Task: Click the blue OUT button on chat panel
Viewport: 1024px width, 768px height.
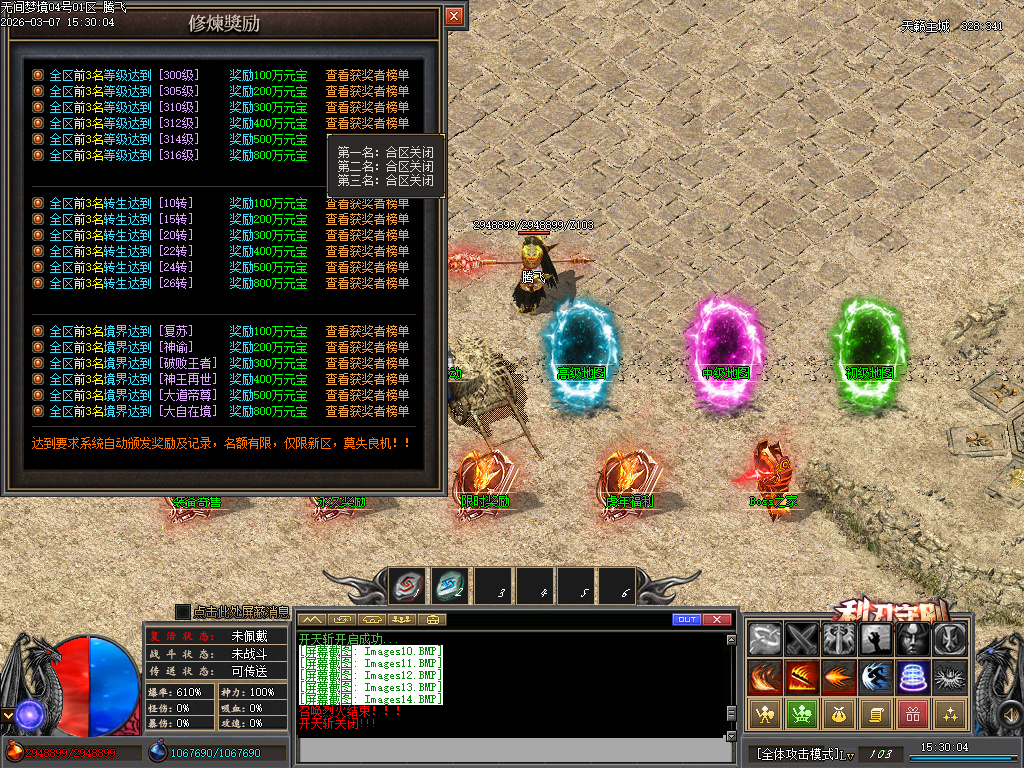Action: 686,620
